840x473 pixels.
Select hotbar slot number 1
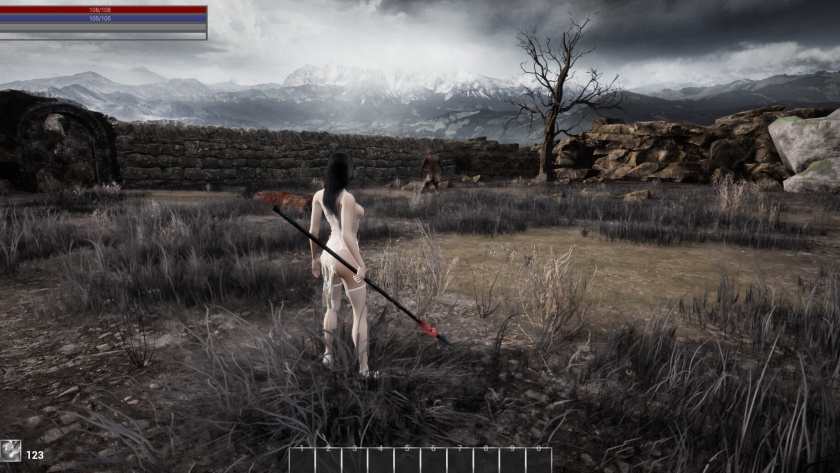point(302,460)
